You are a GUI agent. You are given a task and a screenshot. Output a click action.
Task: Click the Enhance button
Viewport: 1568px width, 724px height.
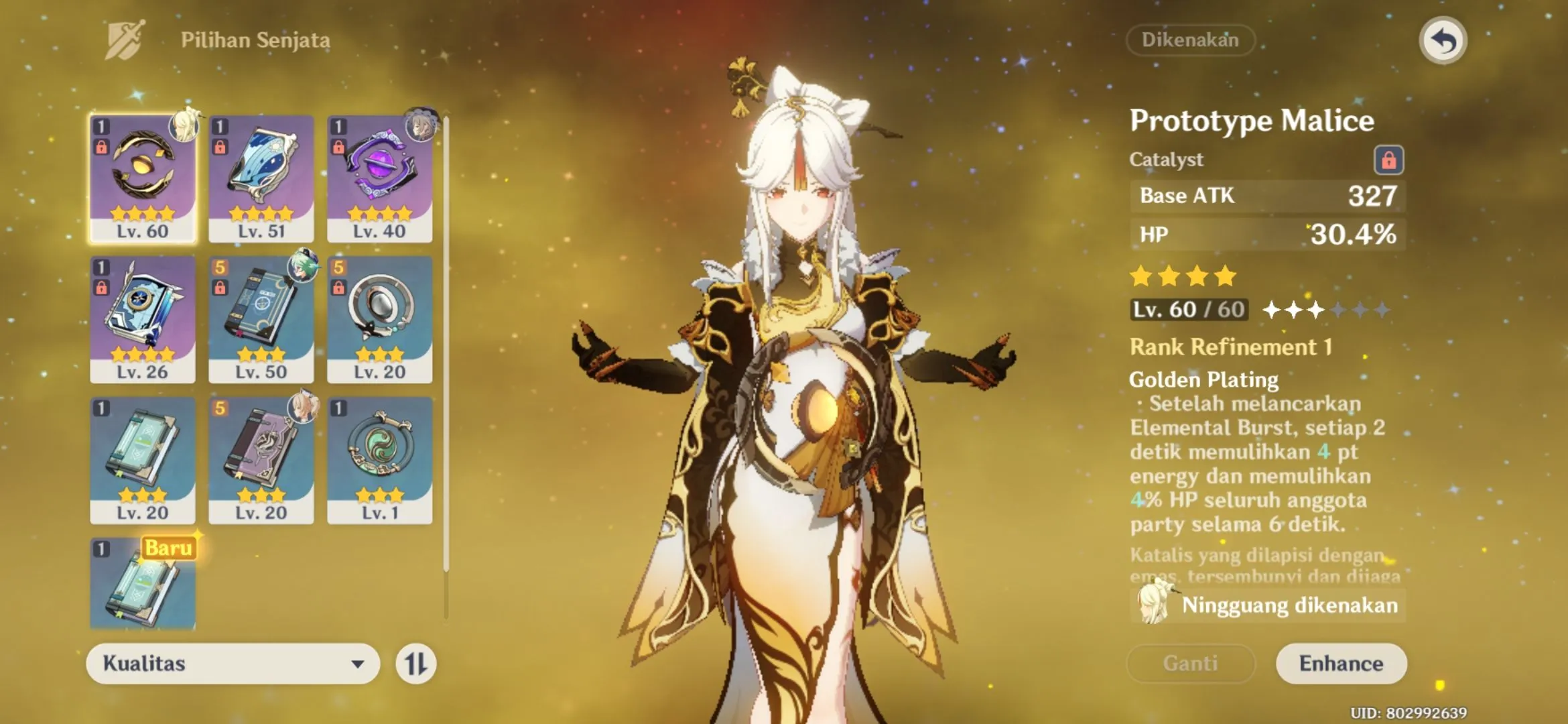pyautogui.click(x=1342, y=664)
